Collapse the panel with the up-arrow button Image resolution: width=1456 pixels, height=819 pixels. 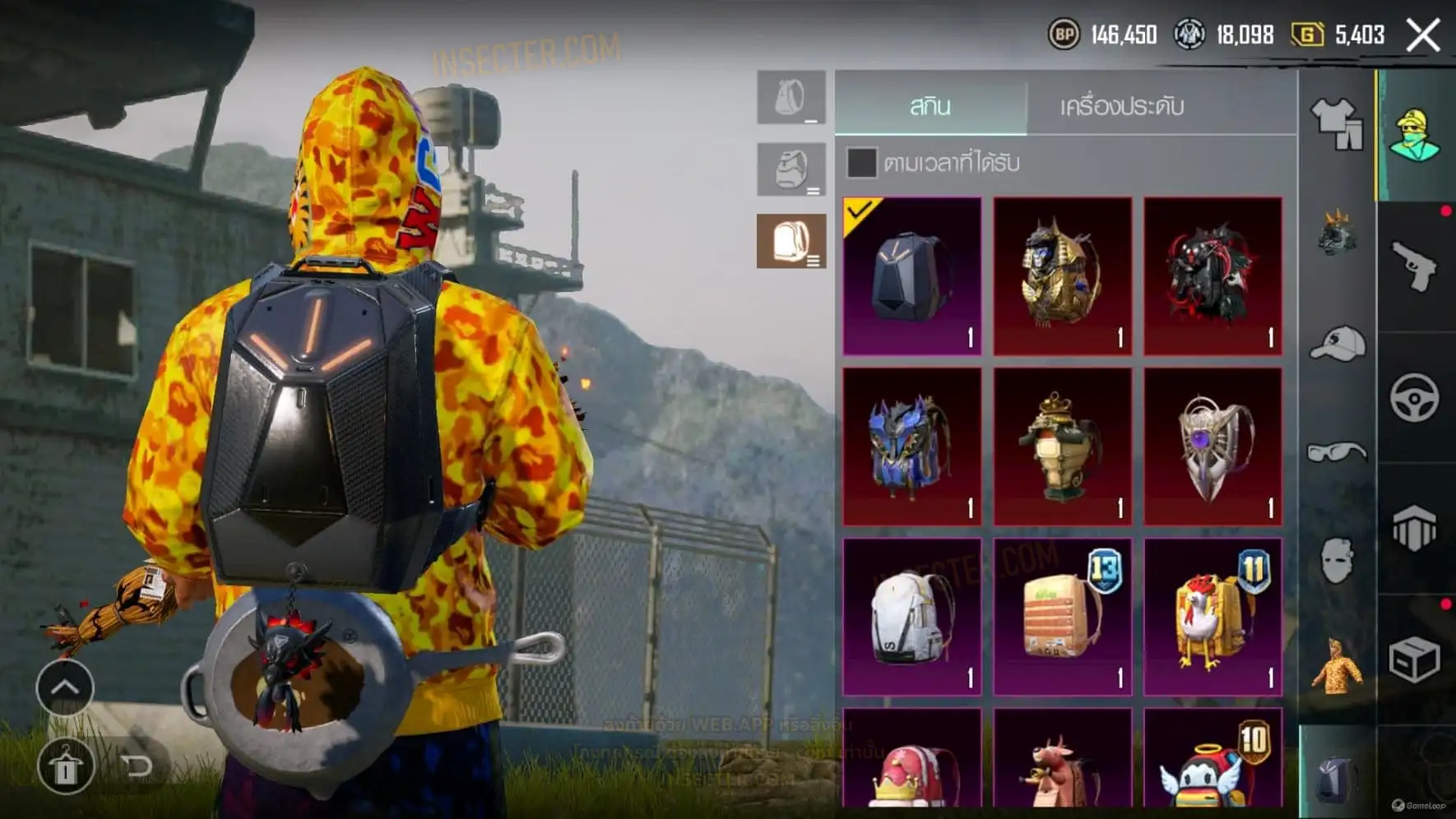[65, 687]
